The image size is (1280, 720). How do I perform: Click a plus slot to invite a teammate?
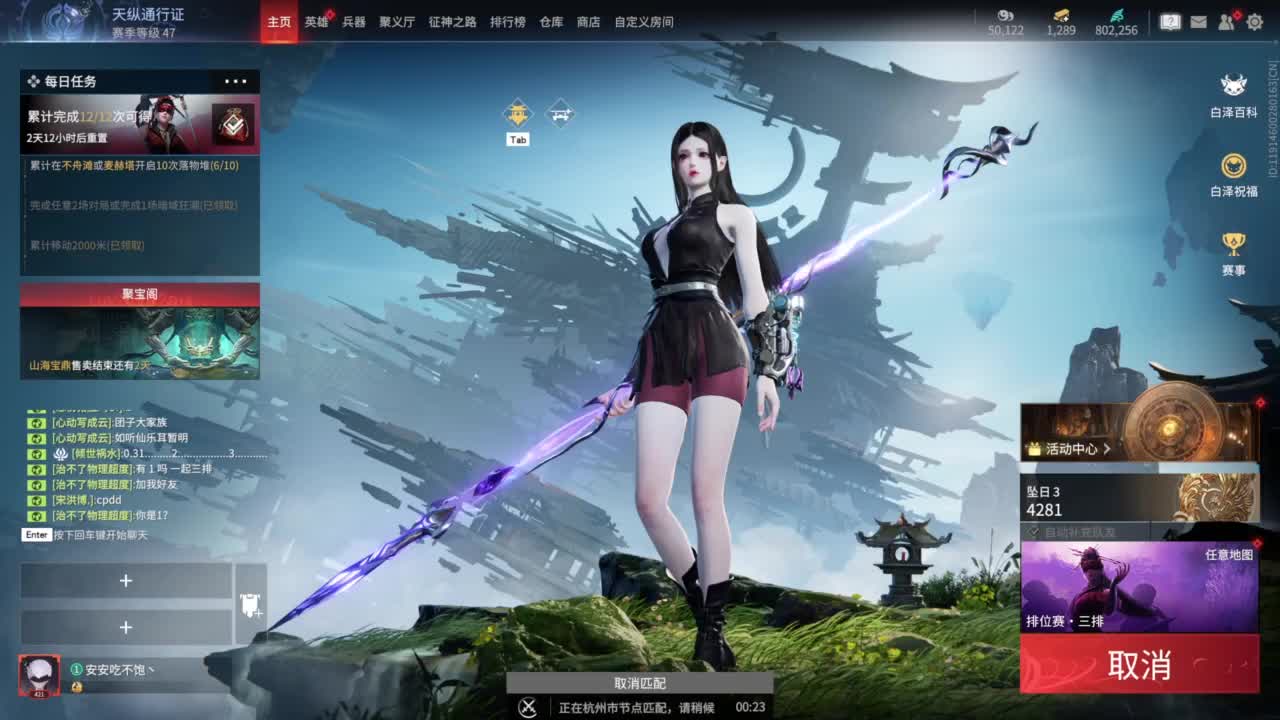[127, 580]
